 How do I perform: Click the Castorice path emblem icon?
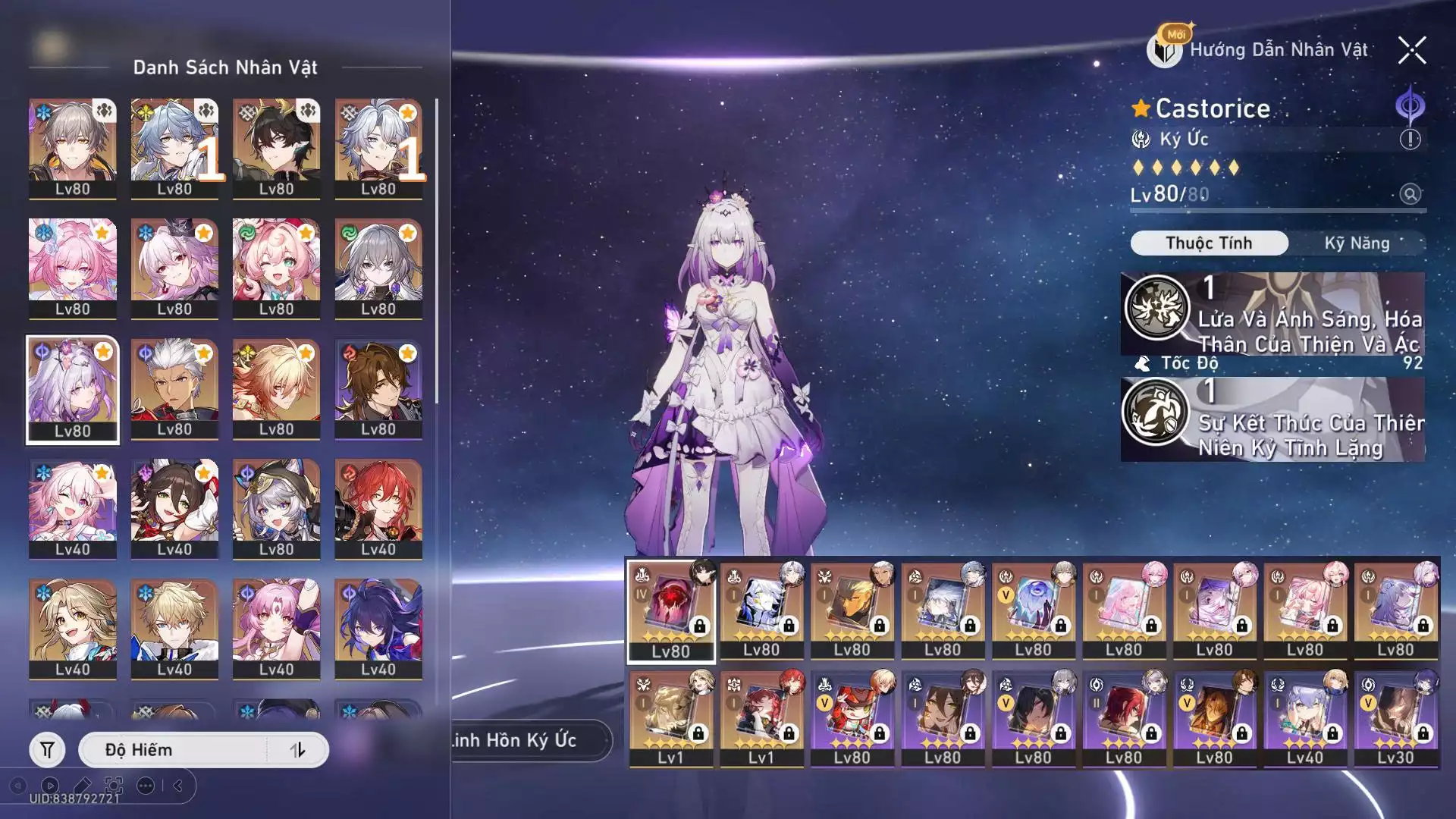click(x=1410, y=106)
